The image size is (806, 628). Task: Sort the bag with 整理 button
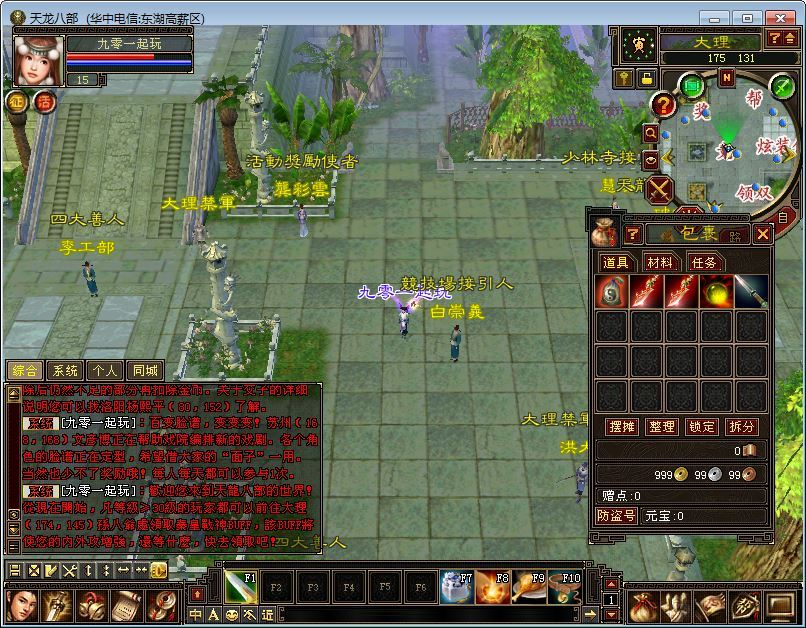[x=662, y=426]
